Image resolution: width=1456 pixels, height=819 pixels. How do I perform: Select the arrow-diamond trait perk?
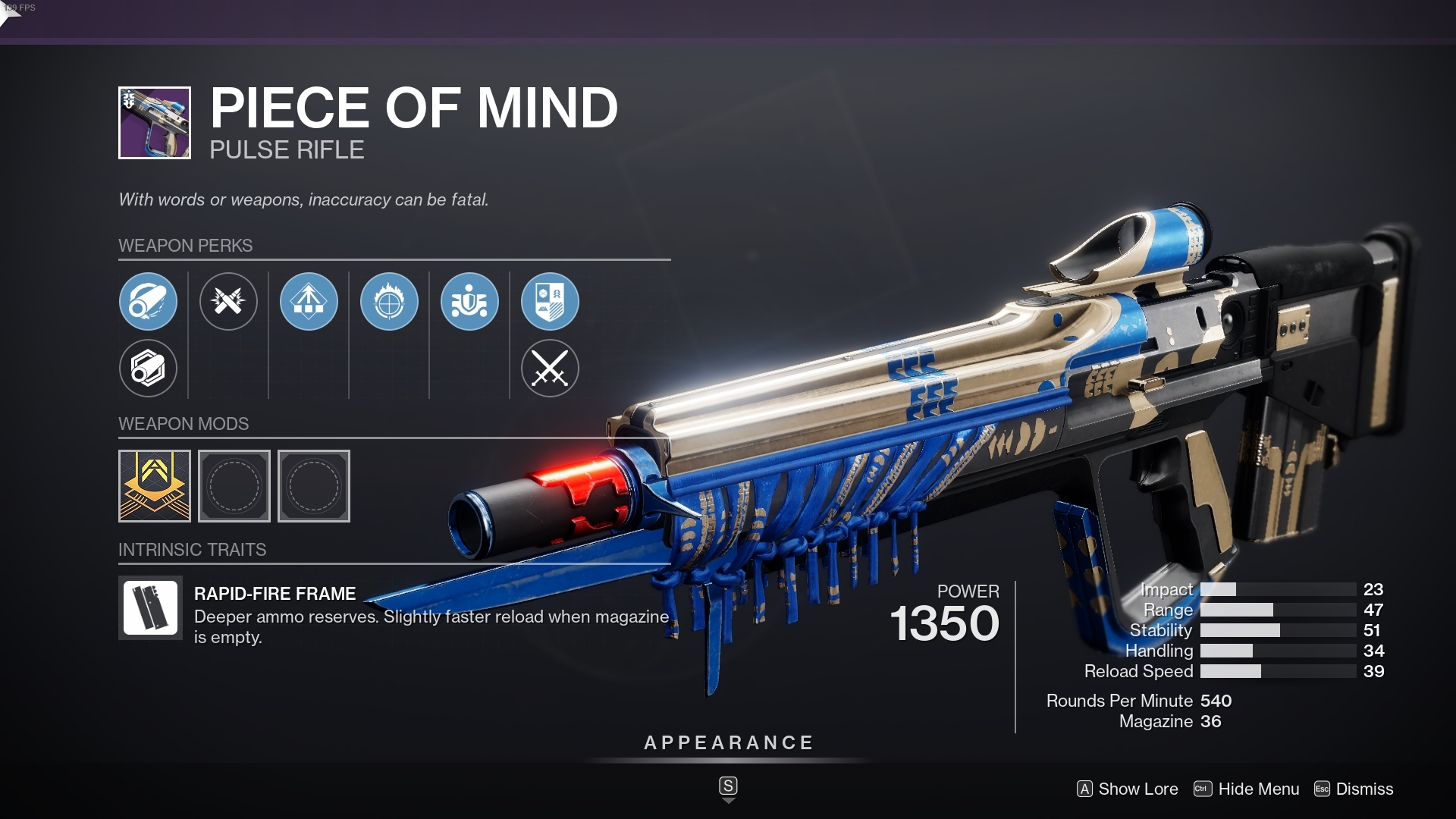pyautogui.click(x=308, y=301)
